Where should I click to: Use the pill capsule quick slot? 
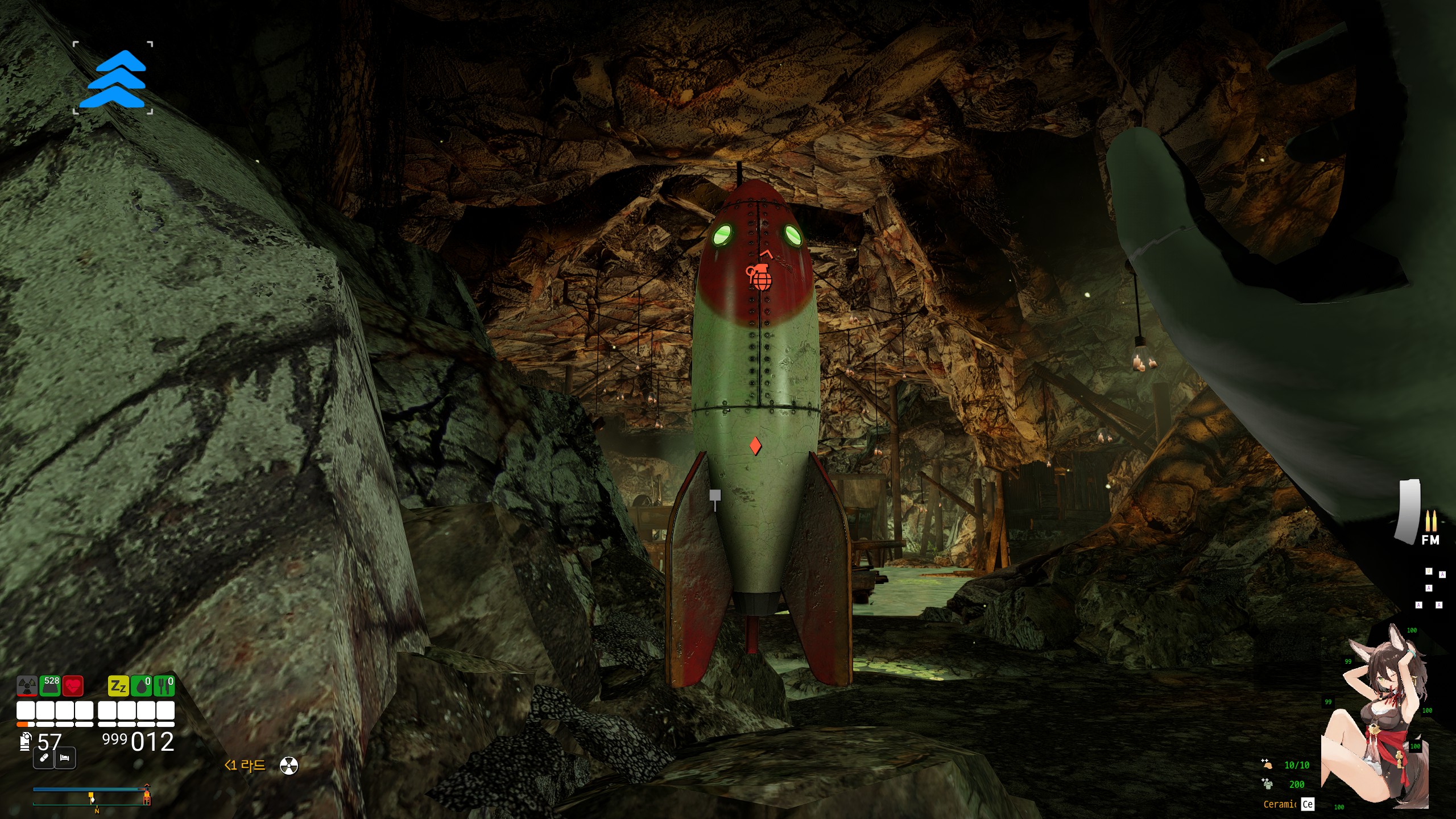click(x=44, y=758)
